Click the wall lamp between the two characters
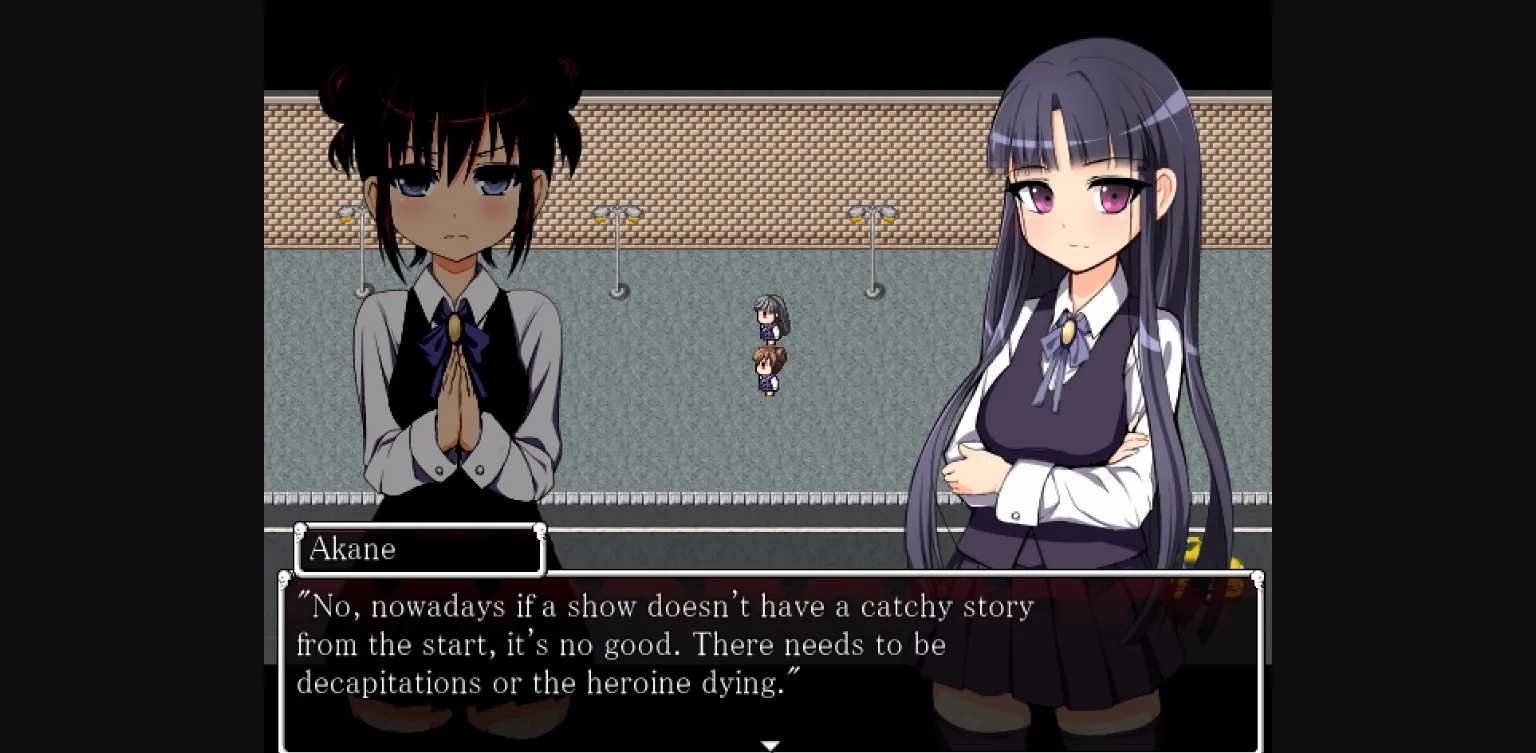This screenshot has height=753, width=1536. (617, 215)
